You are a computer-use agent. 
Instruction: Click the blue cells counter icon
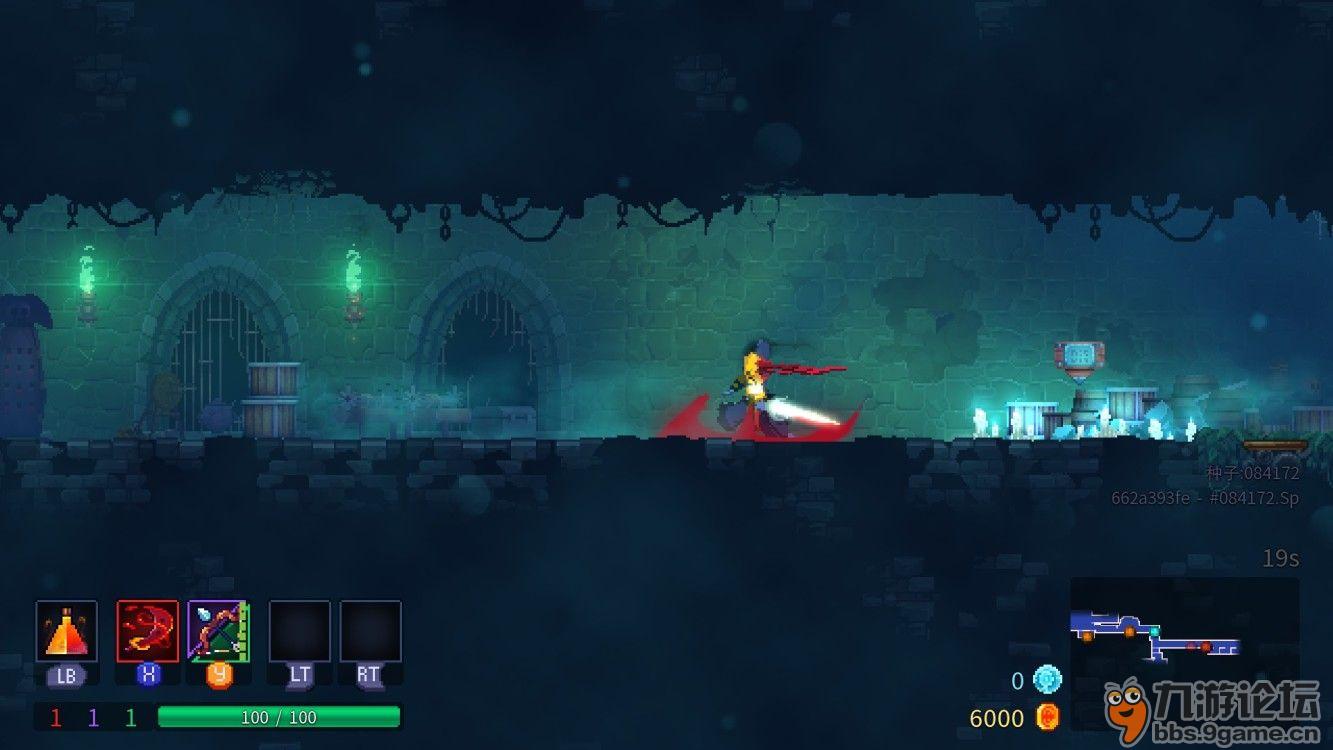tap(1047, 680)
